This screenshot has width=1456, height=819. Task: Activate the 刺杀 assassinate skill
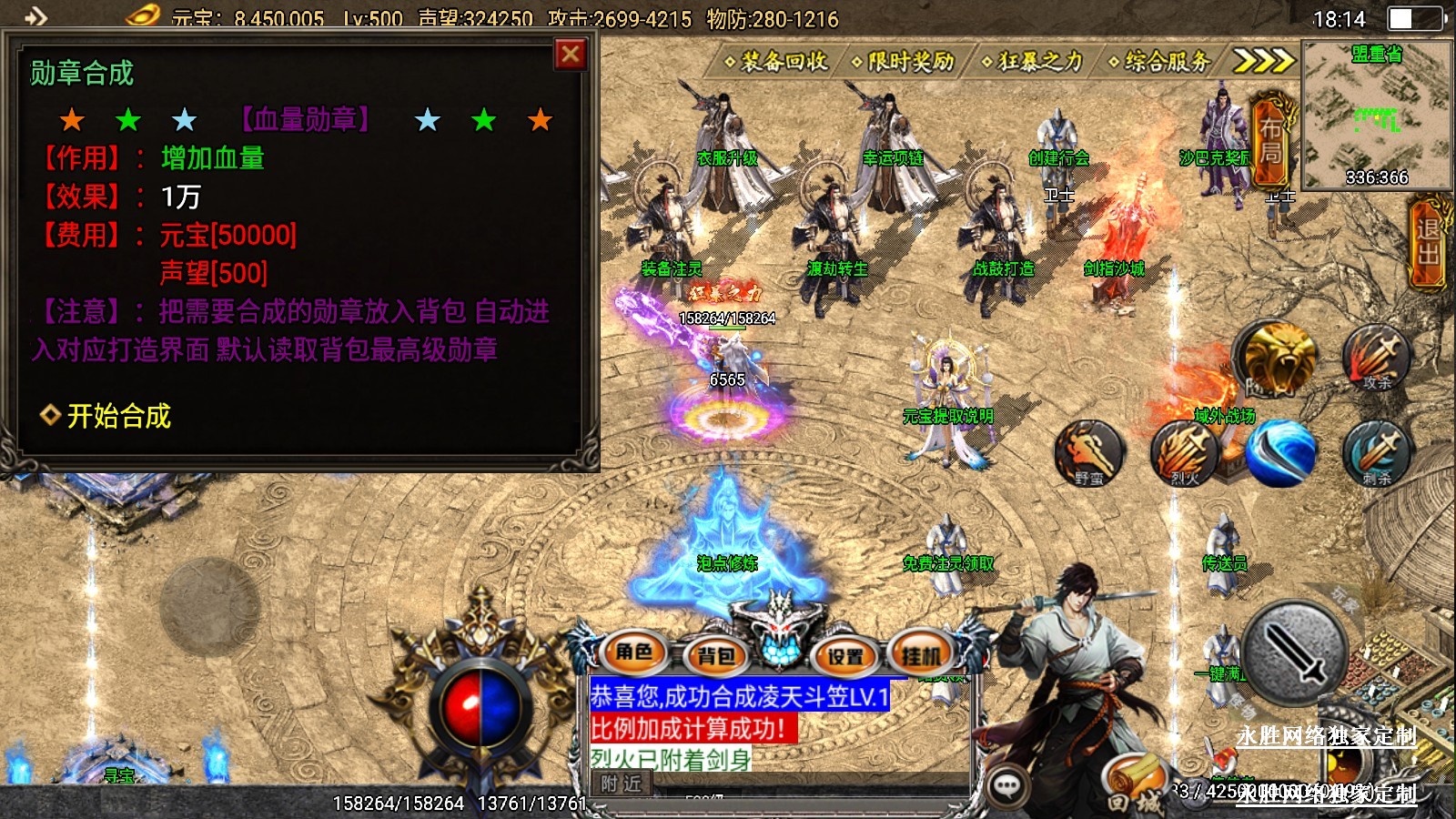(x=1377, y=452)
